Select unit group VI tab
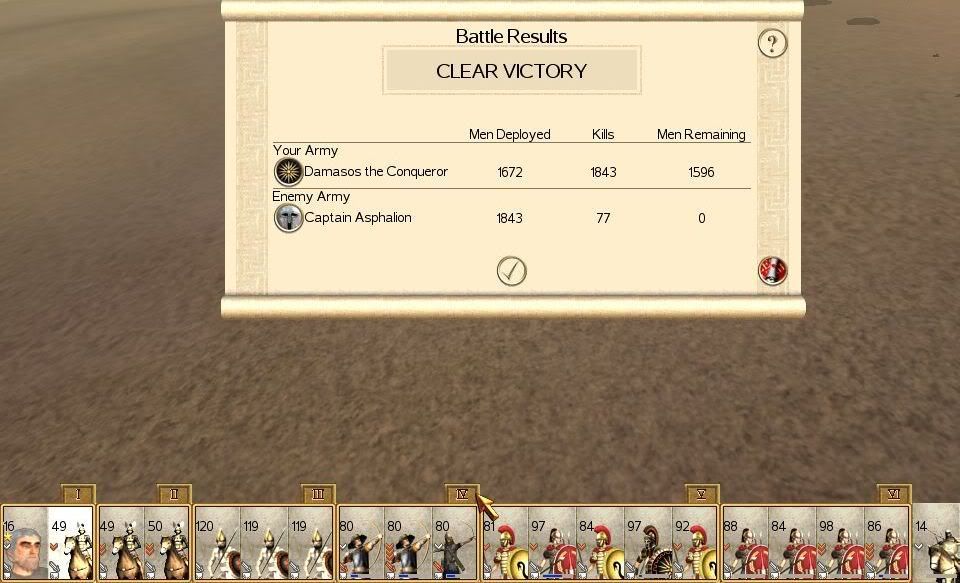960x583 pixels. pyautogui.click(x=894, y=494)
